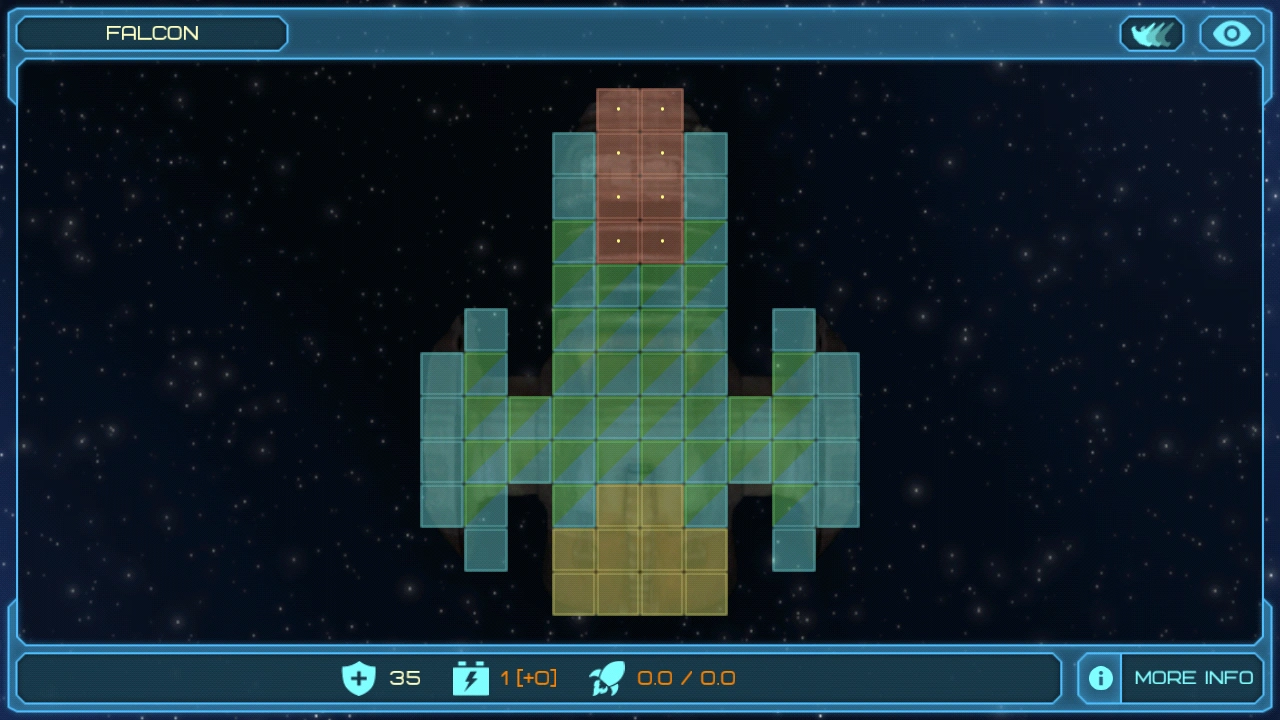Select a teal tile on the left wing
The width and height of the screenshot is (1280, 720).
click(443, 420)
